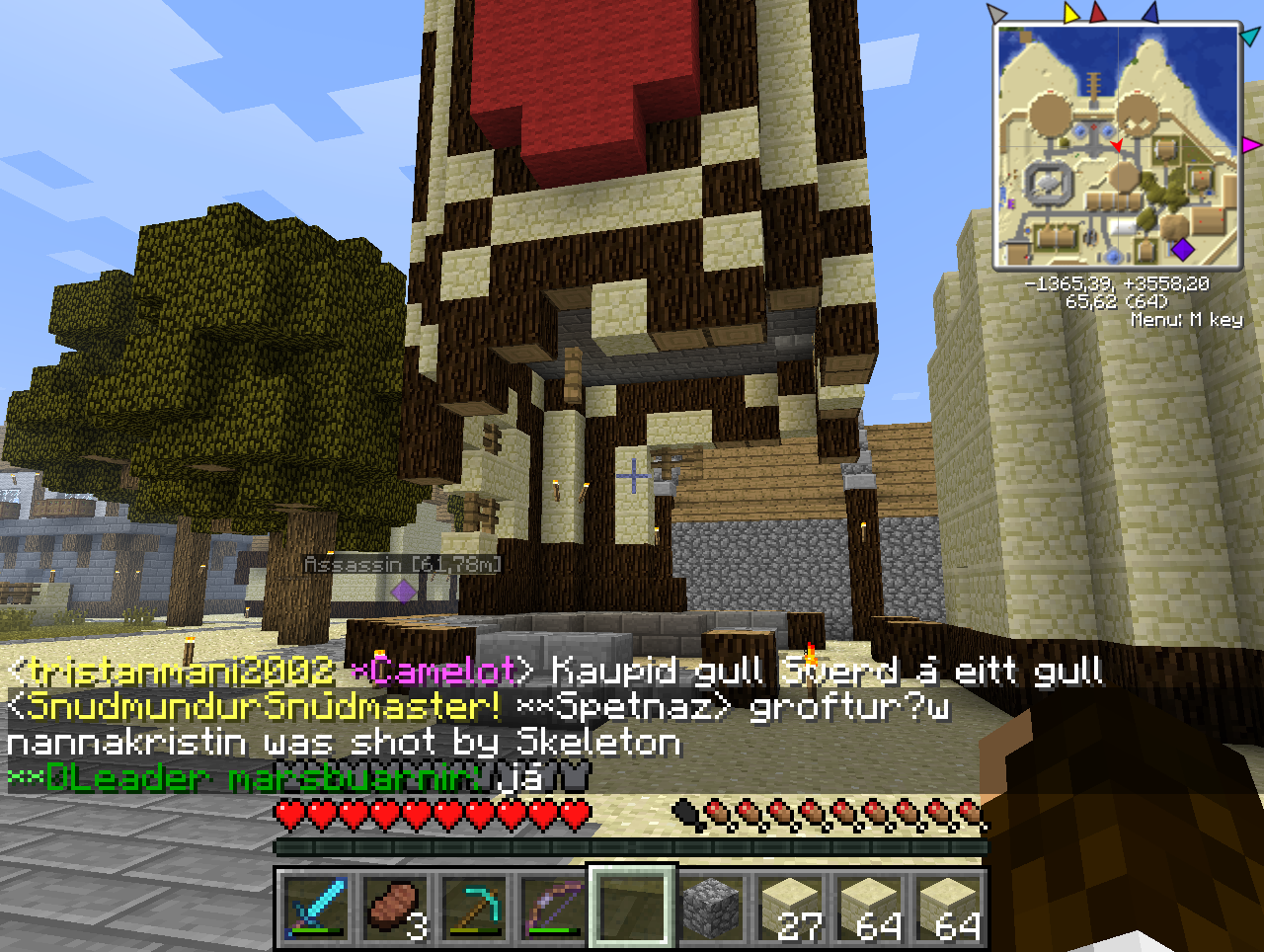Select the dark blue triangle marker above the minimap
1264x952 pixels.
(1148, 13)
